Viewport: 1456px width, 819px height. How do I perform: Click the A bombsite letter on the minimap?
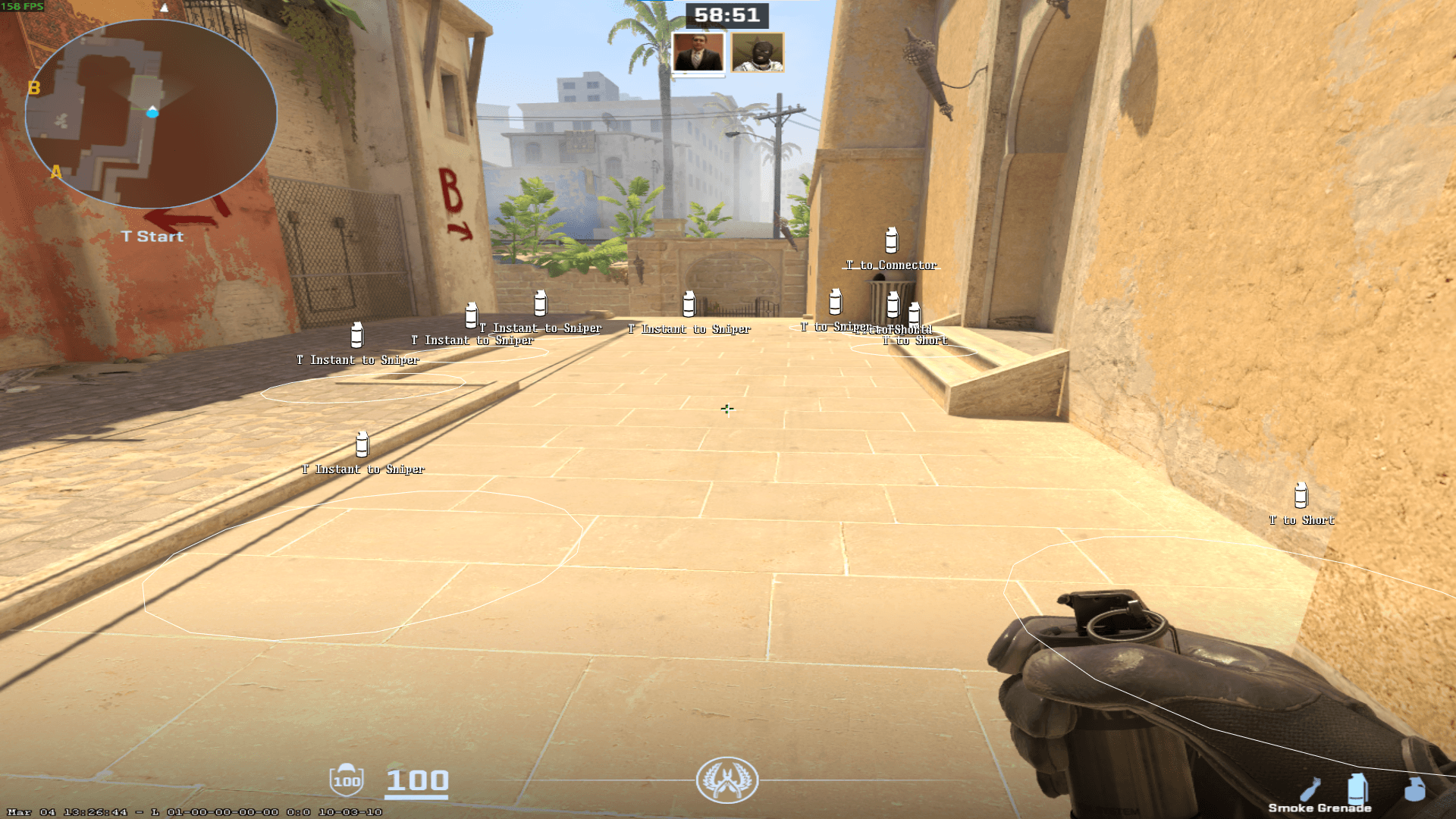[55, 173]
